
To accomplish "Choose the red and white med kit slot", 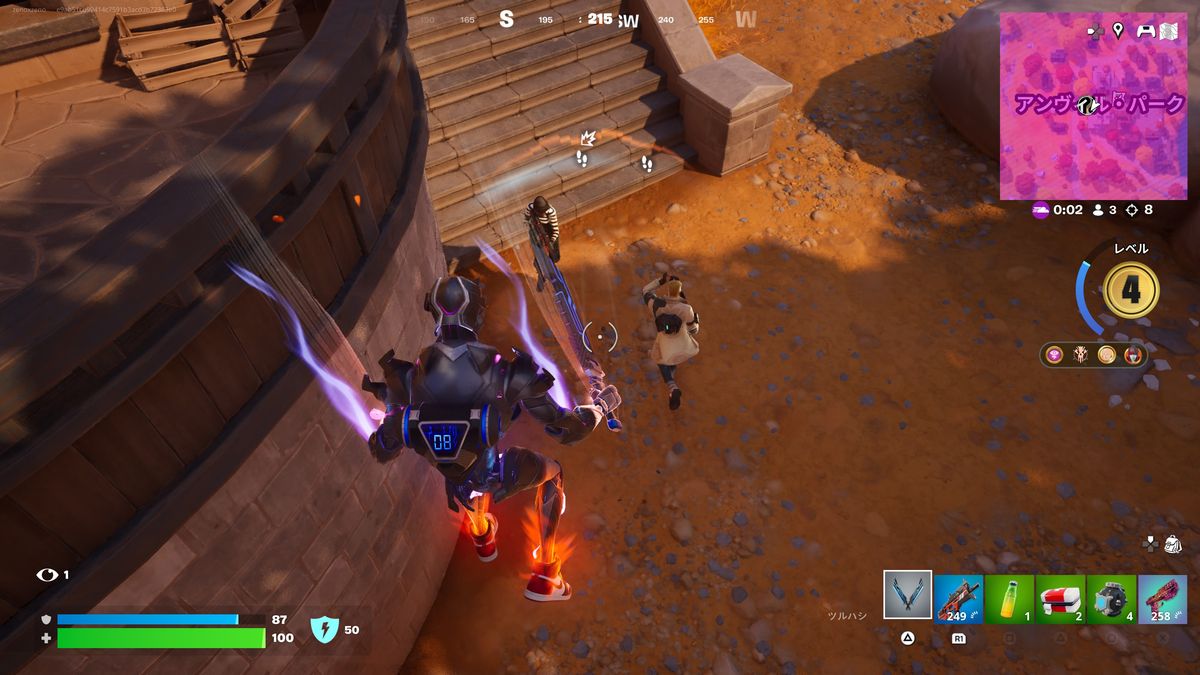I will [x=1060, y=598].
